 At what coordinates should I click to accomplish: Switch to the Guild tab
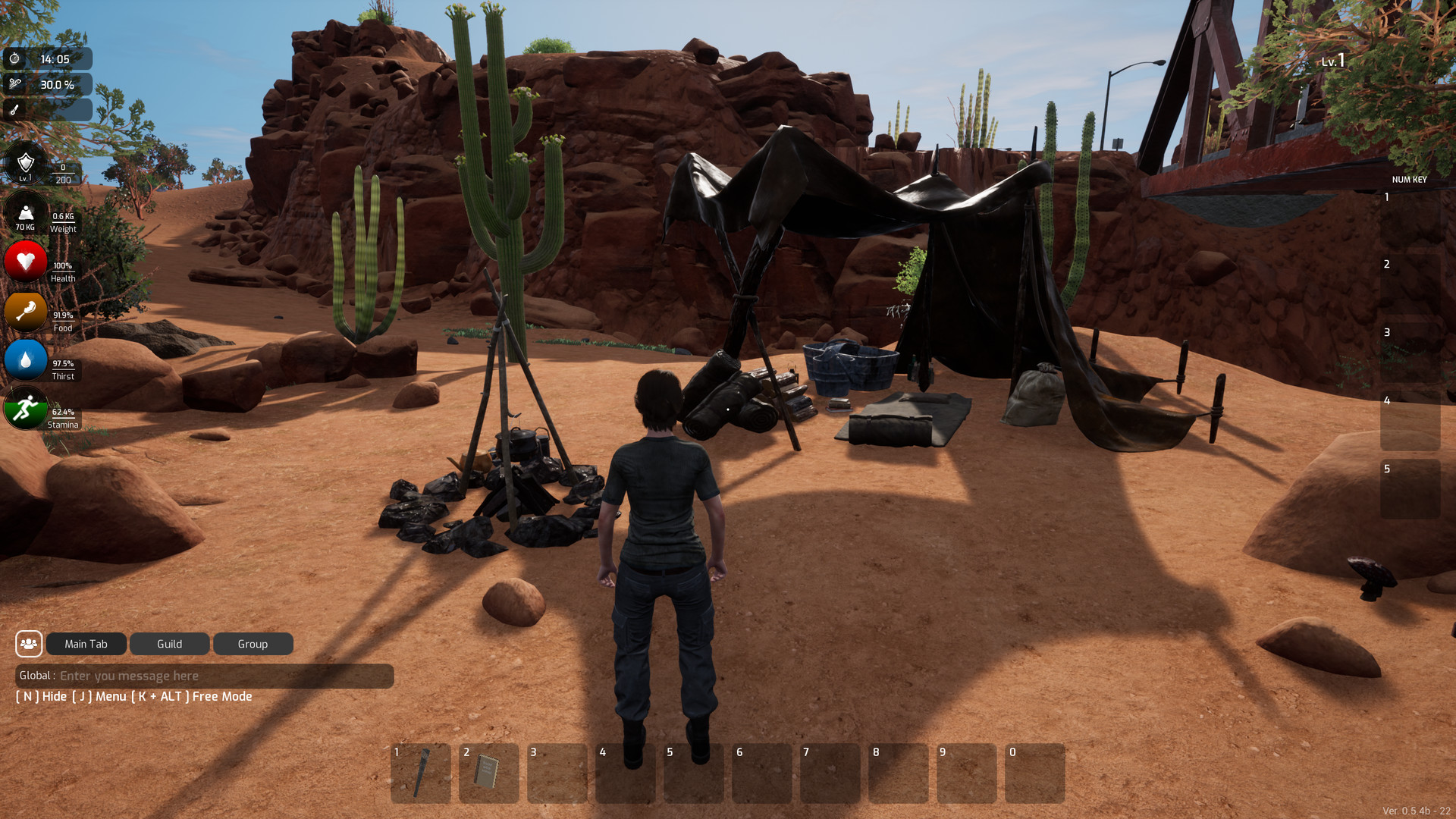point(169,643)
